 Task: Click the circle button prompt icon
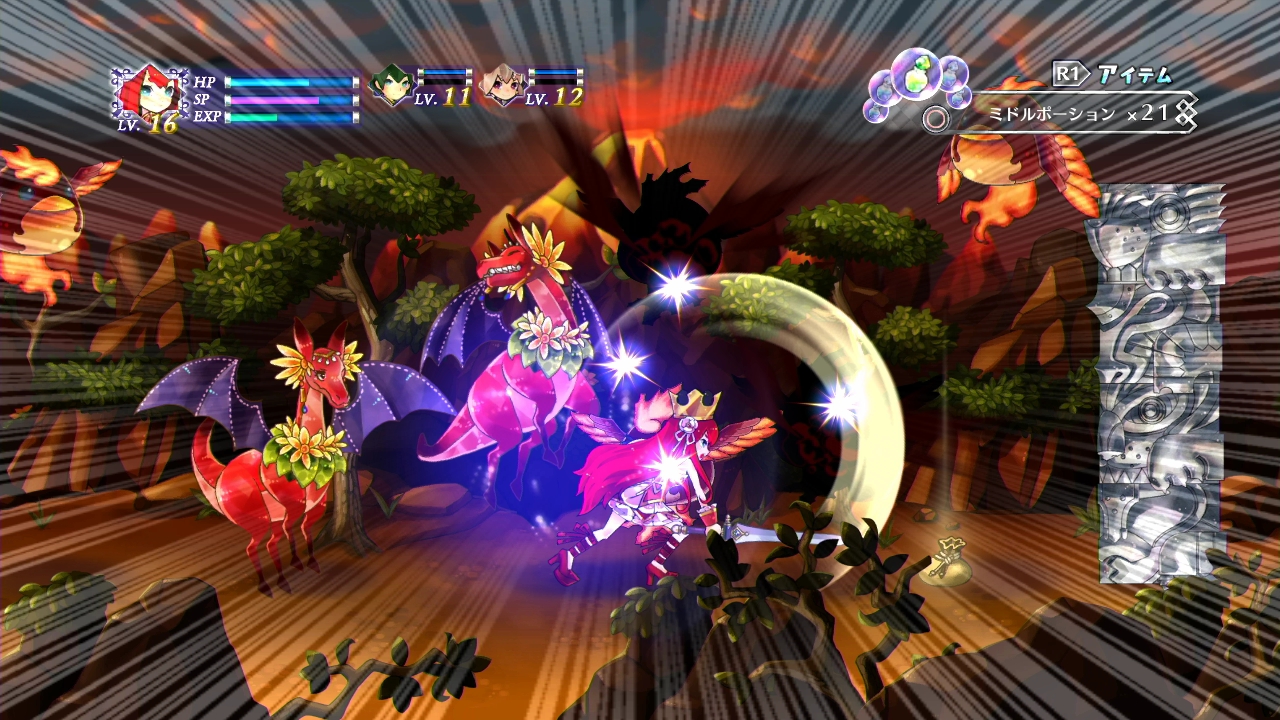[x=935, y=117]
